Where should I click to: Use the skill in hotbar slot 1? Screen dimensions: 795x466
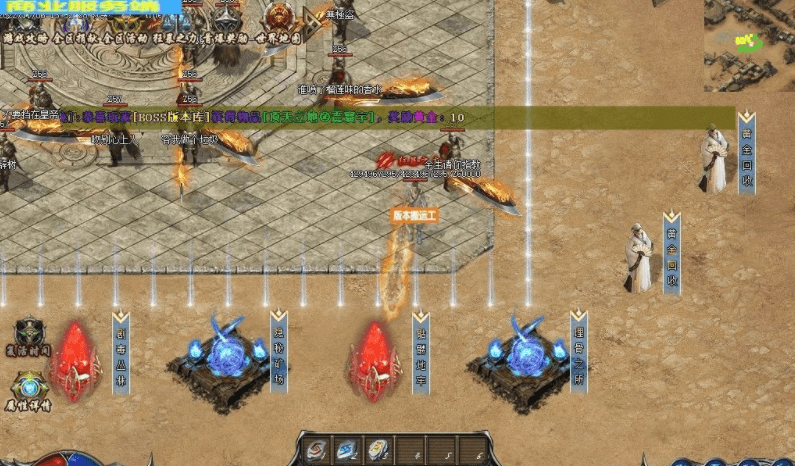click(317, 449)
